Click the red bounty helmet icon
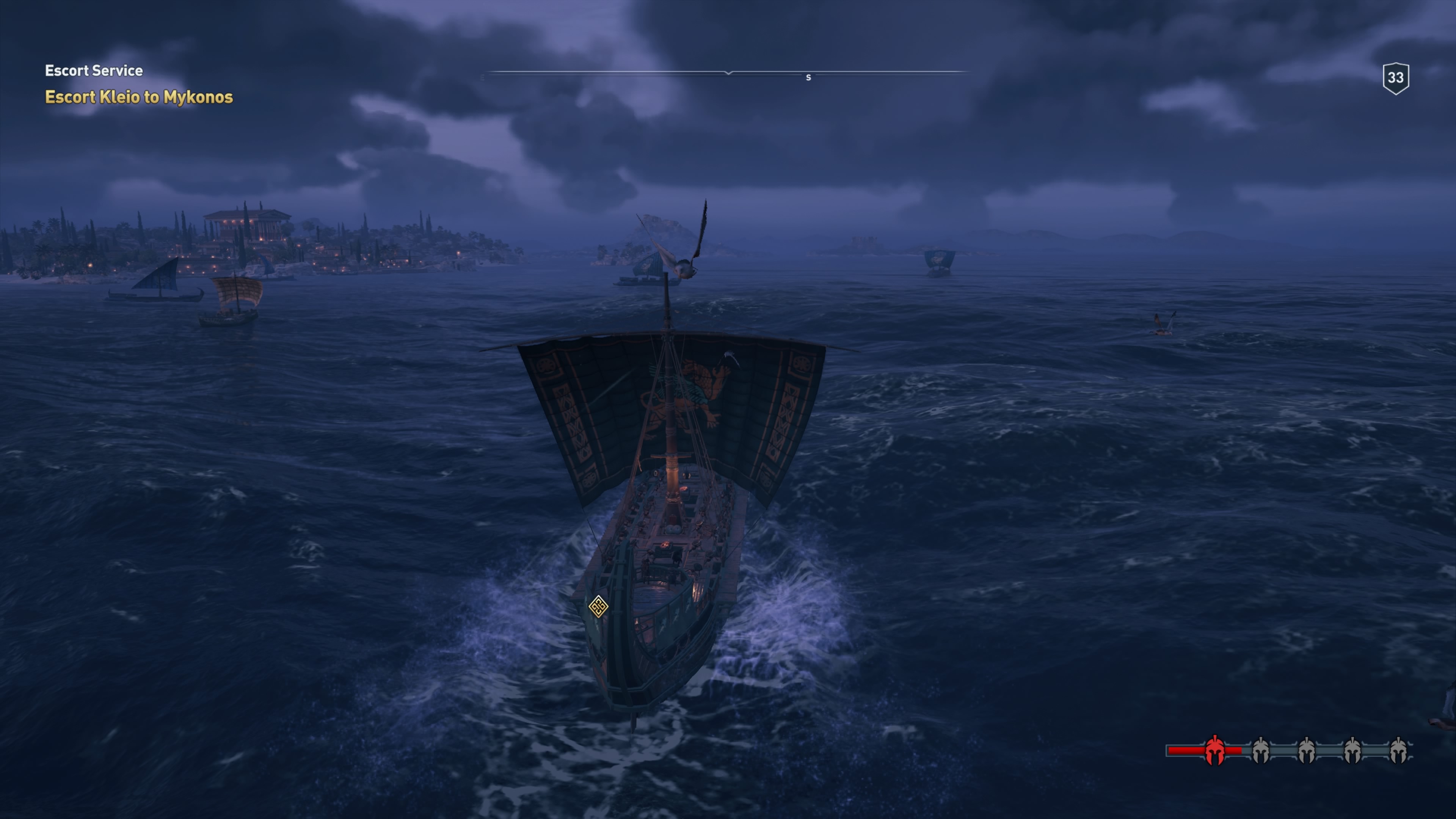 pos(1214,751)
